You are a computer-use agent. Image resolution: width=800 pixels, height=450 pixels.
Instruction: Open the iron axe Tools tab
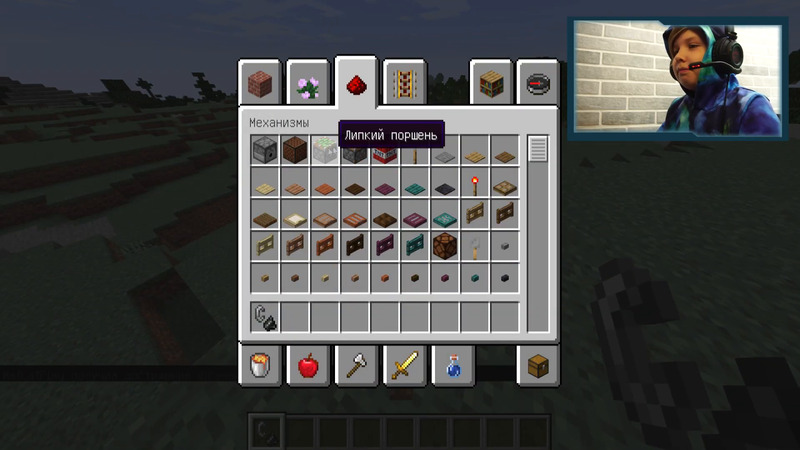pyautogui.click(x=356, y=365)
